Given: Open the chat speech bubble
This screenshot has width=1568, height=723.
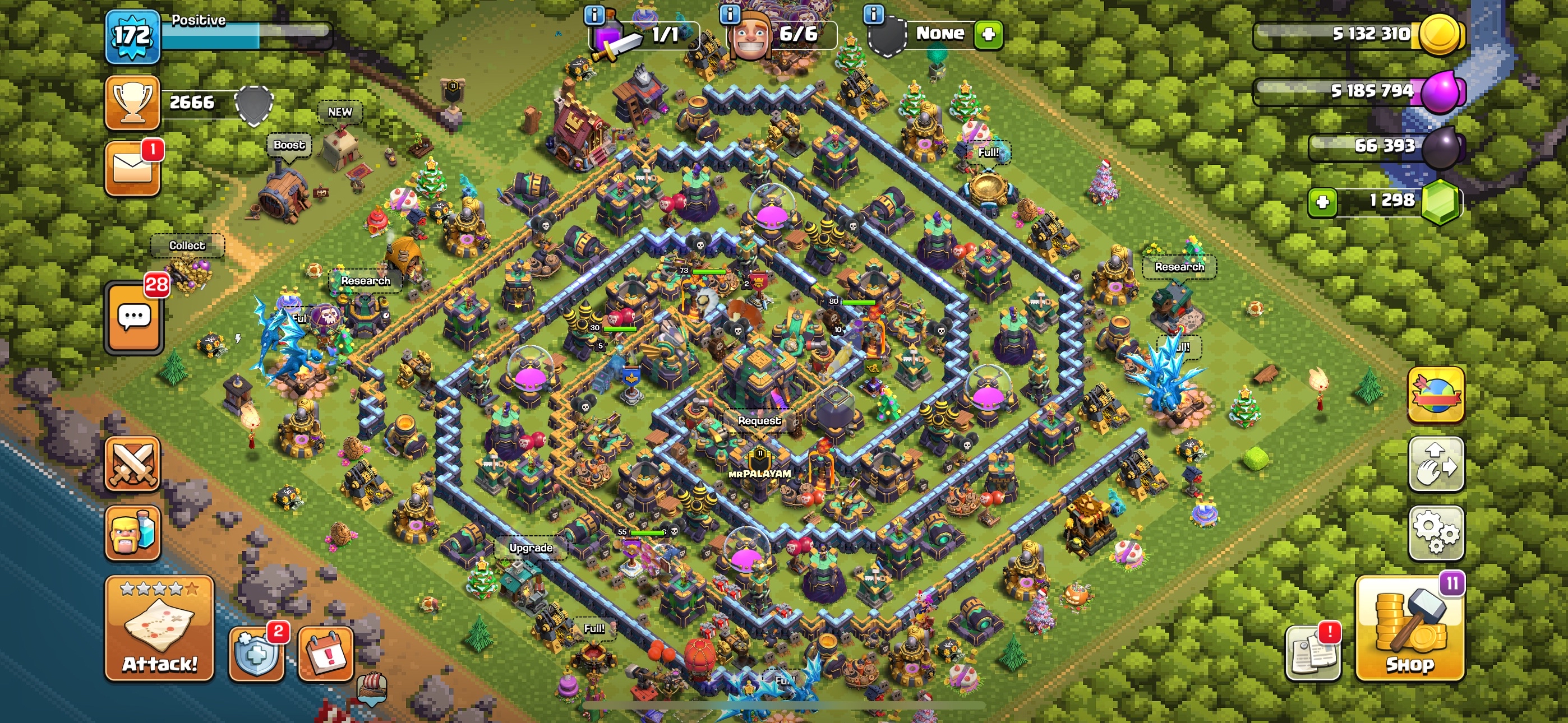Looking at the screenshot, I should pyautogui.click(x=134, y=317).
